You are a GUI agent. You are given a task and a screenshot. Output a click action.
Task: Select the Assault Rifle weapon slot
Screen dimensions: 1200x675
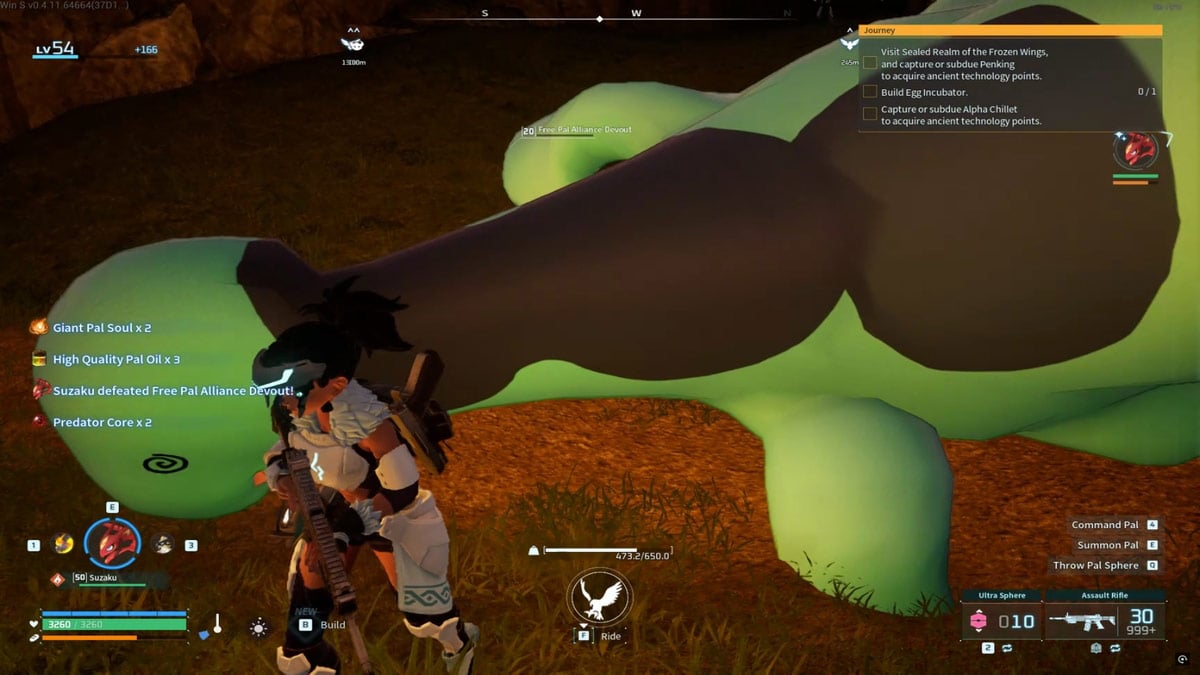[1103, 621]
